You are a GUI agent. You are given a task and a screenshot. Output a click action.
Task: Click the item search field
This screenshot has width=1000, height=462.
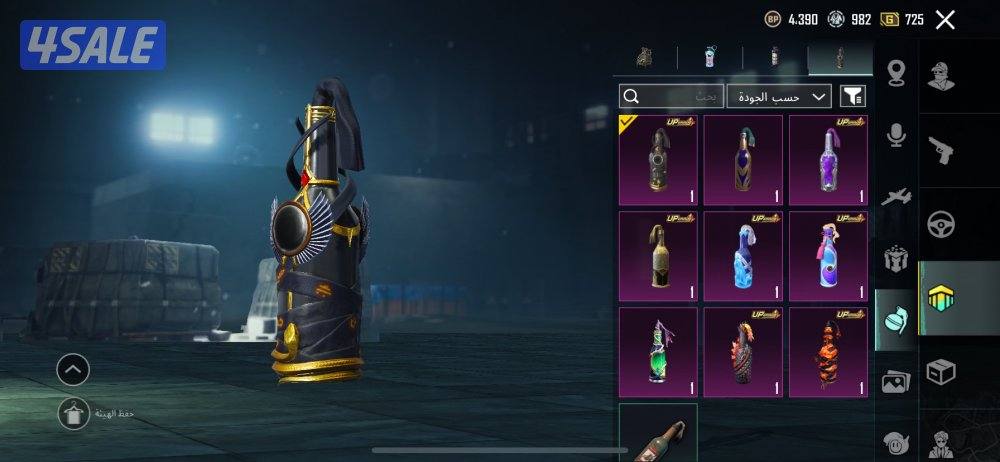tap(670, 96)
